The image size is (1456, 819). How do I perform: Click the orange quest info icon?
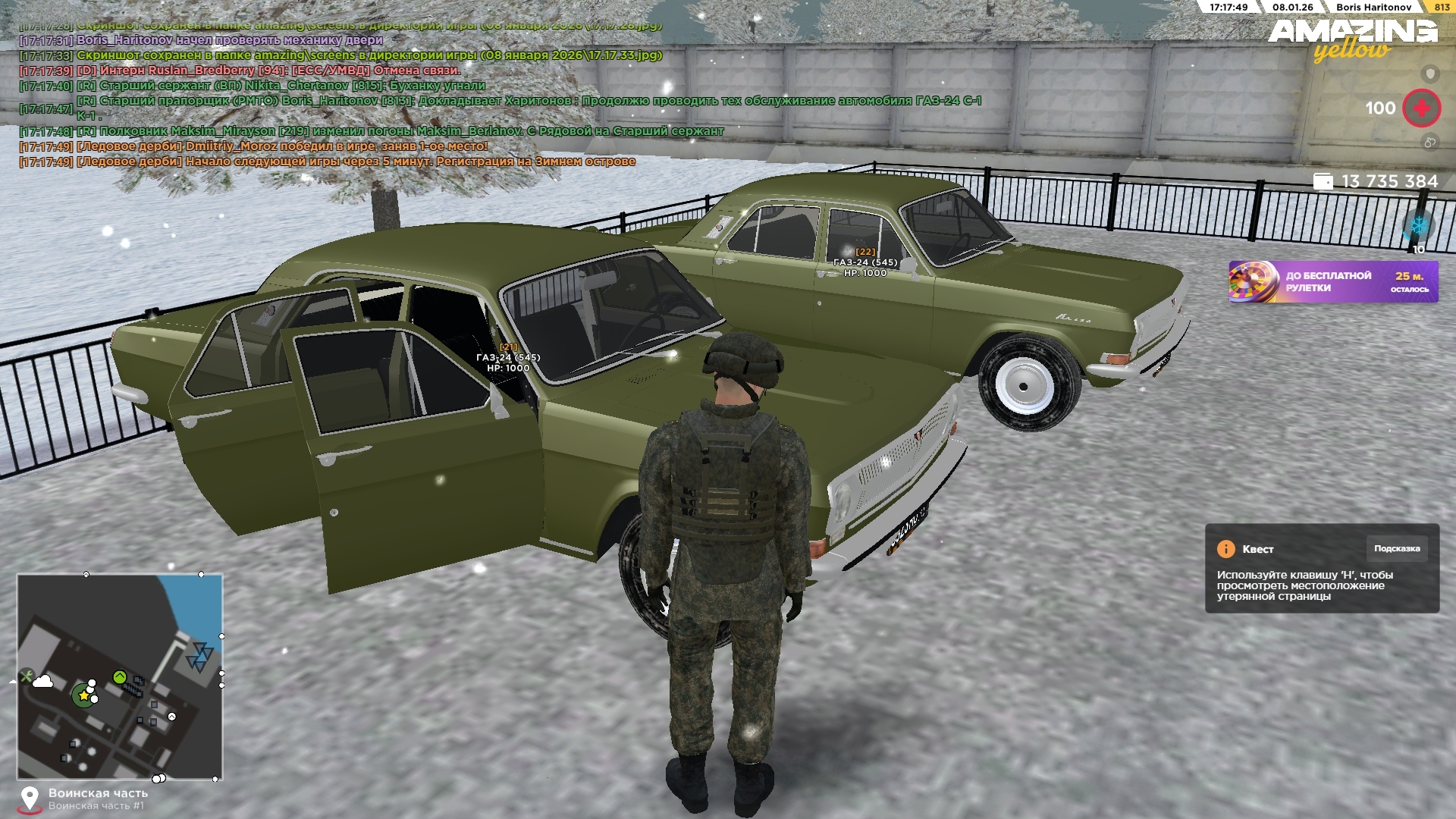[x=1225, y=549]
